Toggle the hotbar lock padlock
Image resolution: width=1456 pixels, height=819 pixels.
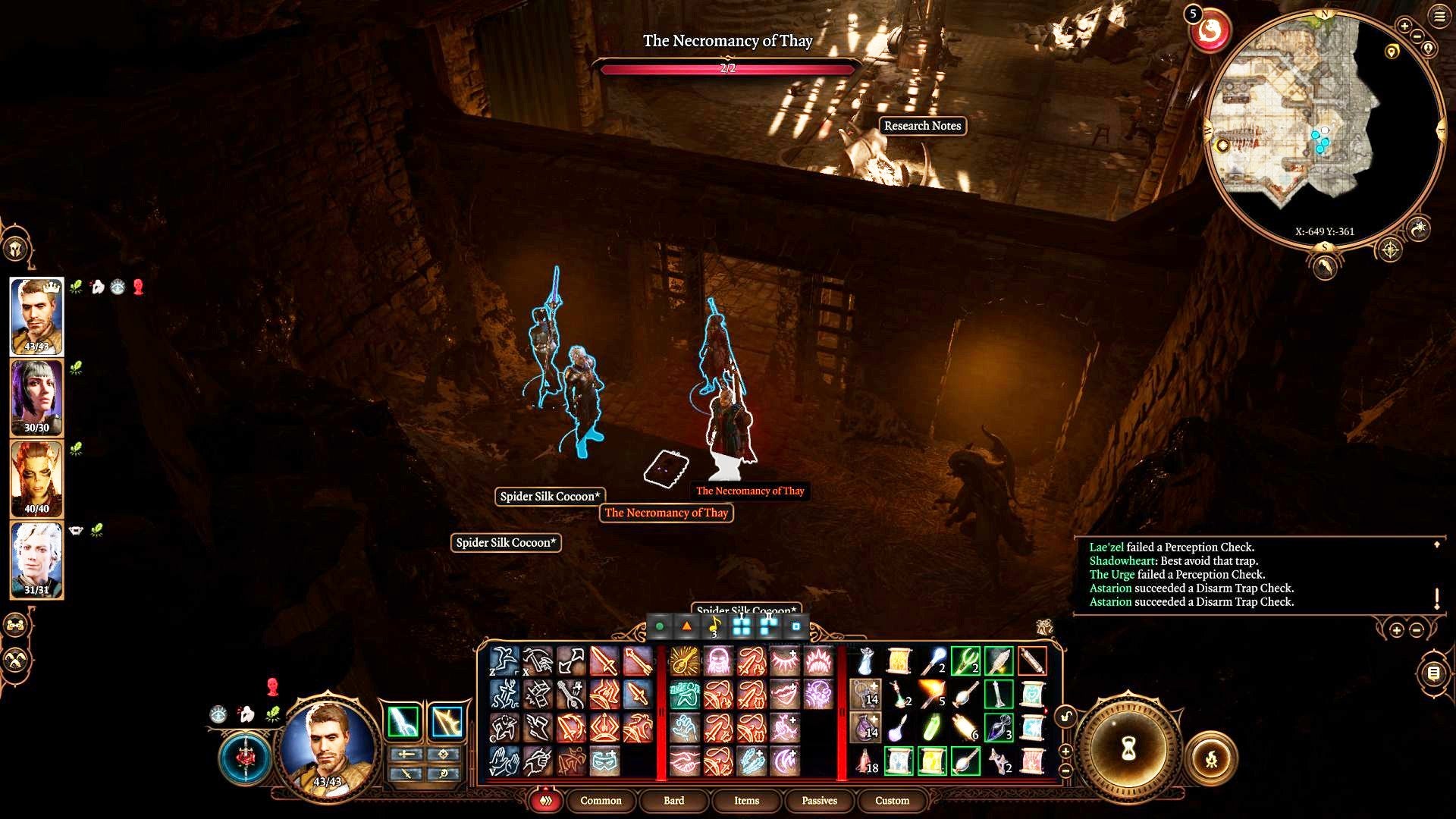click(1065, 717)
